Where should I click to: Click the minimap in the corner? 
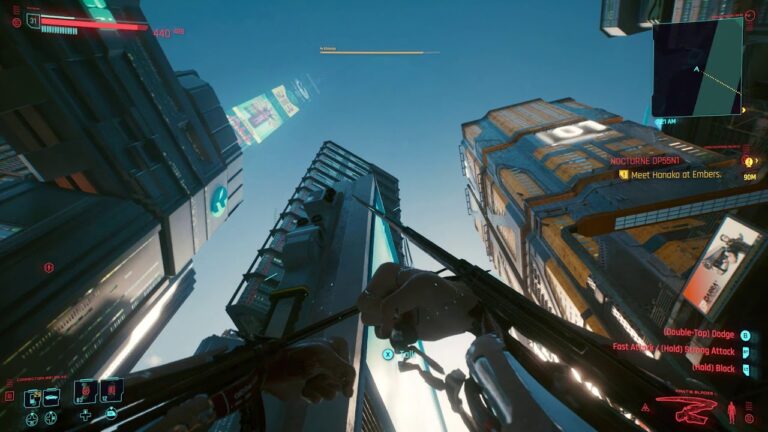tap(697, 68)
